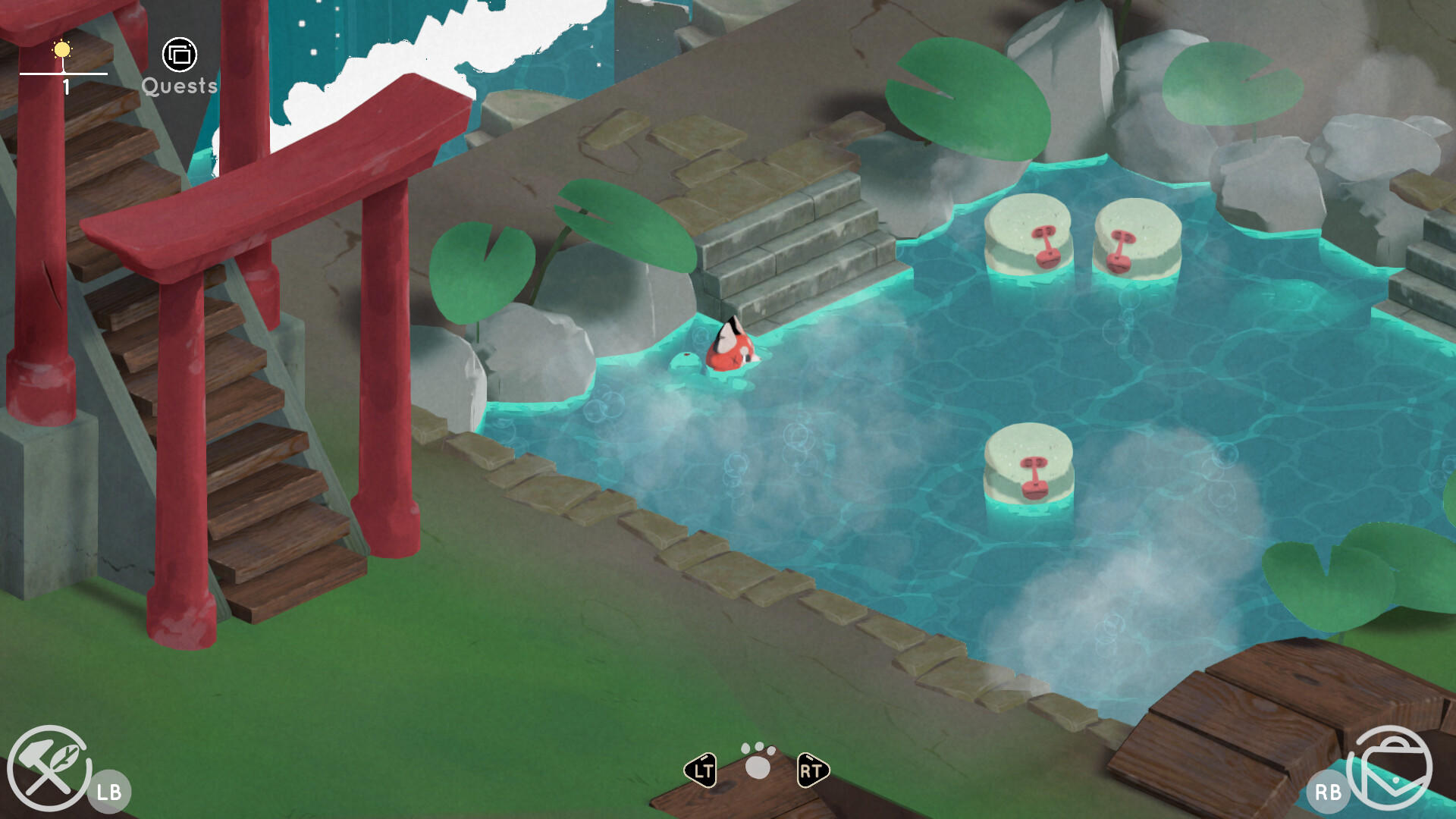1456x819 pixels.
Task: Open the crafting hammer-and-leaf icon
Action: (x=48, y=767)
